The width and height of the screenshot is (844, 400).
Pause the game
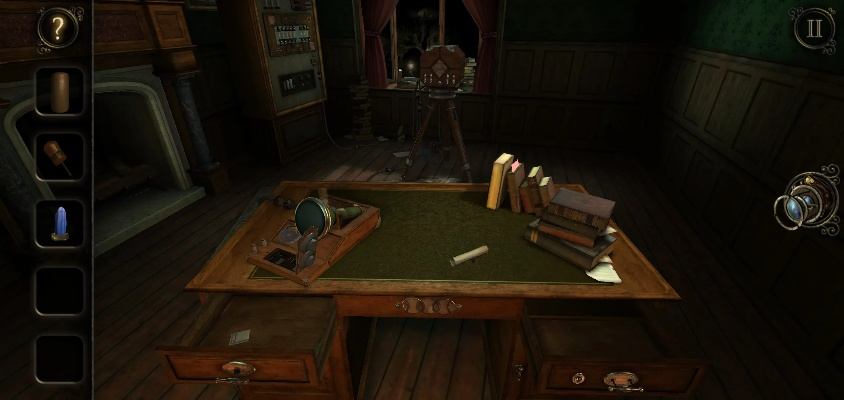(x=814, y=28)
